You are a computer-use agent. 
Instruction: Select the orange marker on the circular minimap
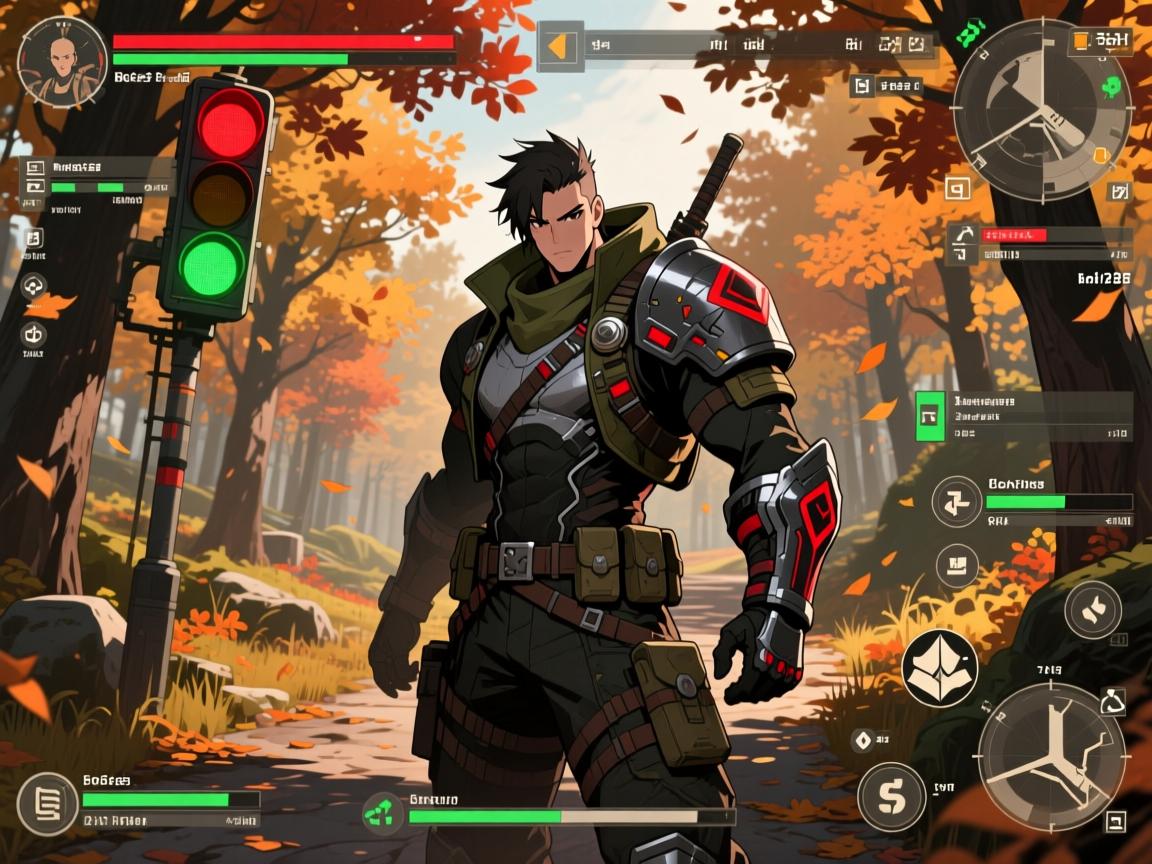pyautogui.click(x=1100, y=155)
